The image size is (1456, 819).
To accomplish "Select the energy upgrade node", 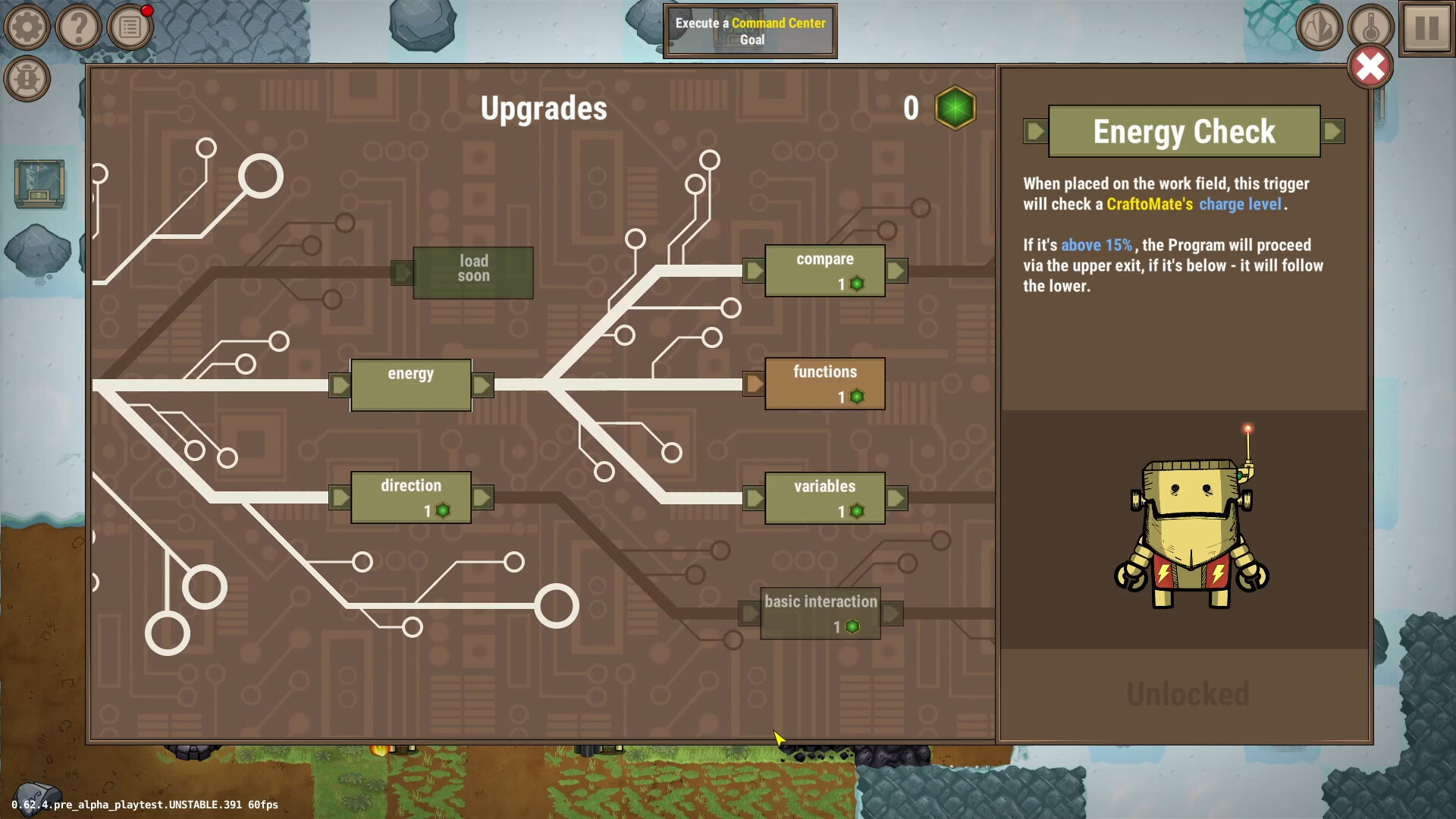I will [x=410, y=384].
